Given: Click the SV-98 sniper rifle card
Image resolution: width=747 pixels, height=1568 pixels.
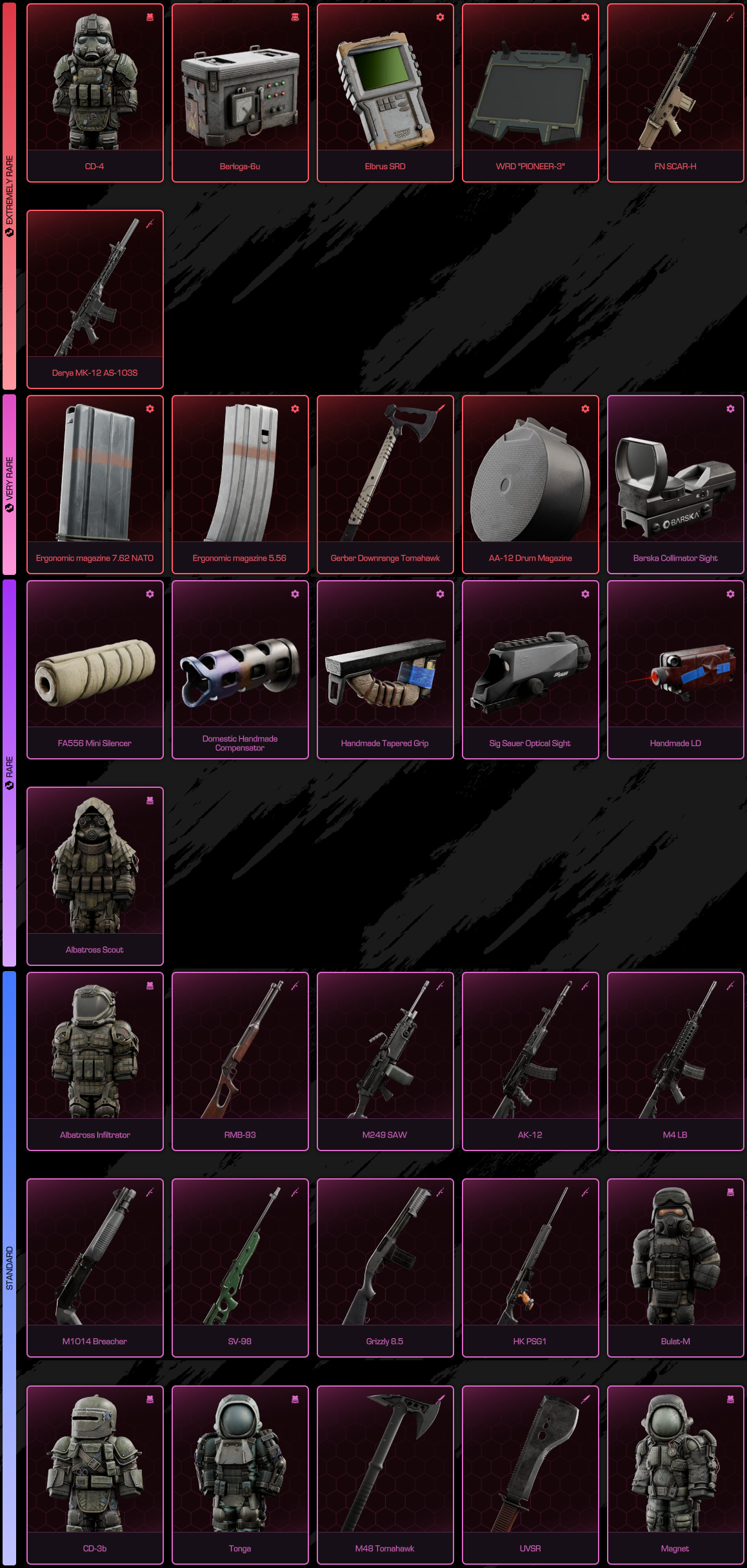Looking at the screenshot, I should tap(240, 1268).
